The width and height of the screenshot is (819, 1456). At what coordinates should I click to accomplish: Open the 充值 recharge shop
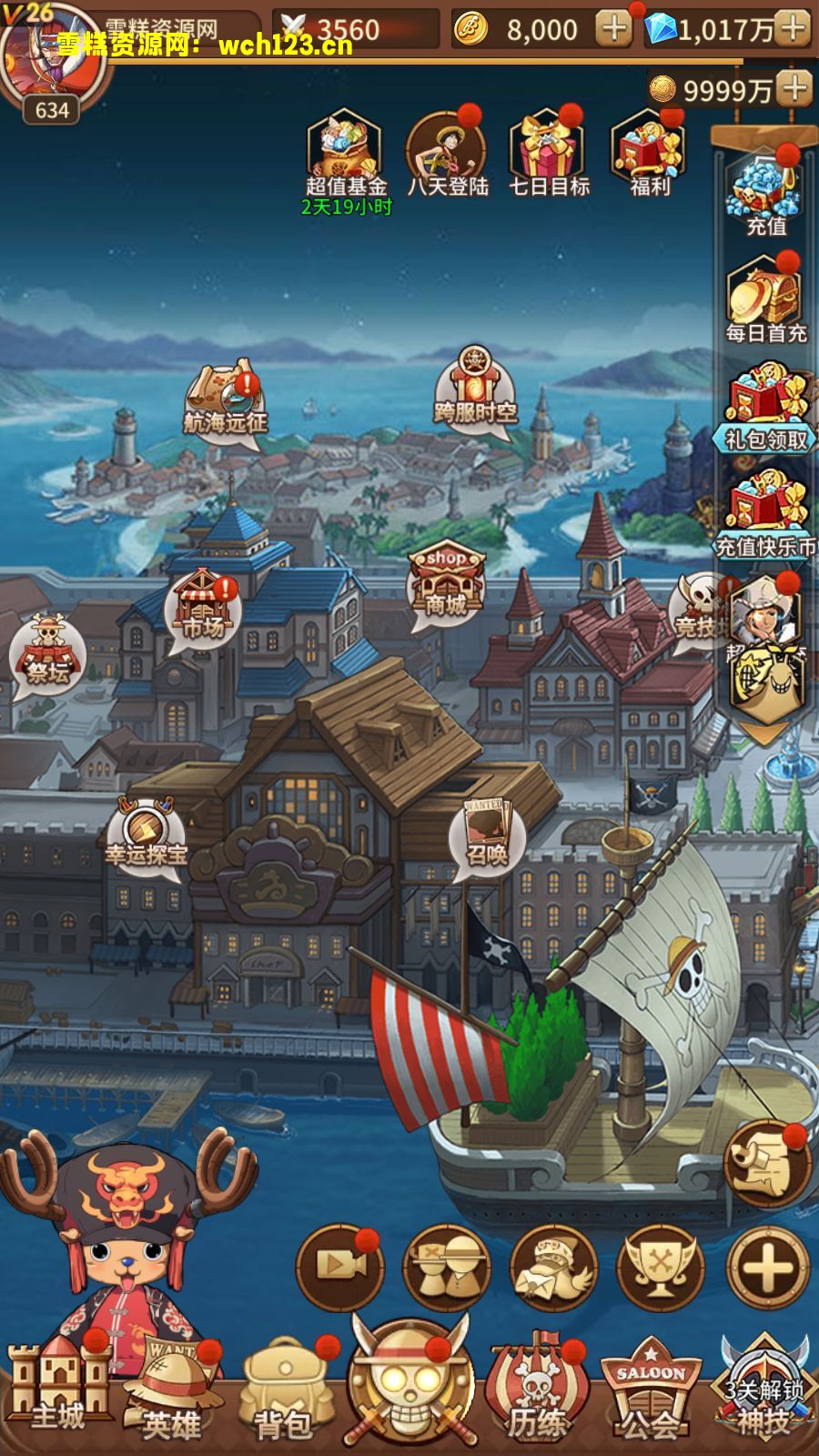tap(765, 193)
